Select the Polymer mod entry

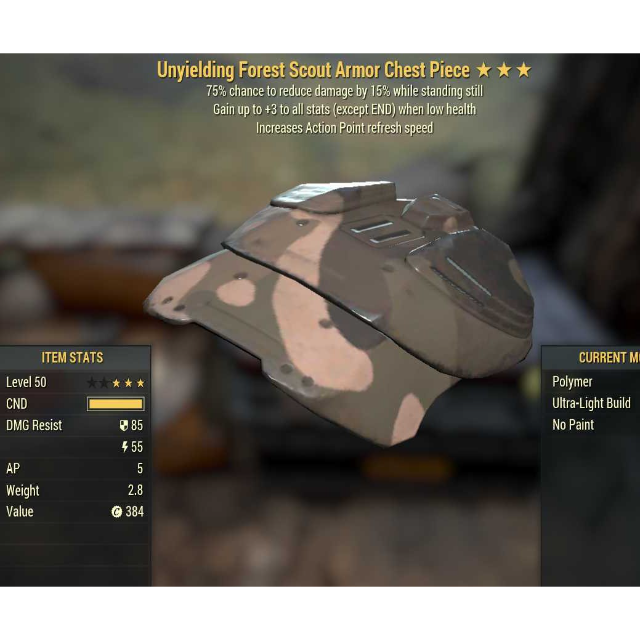point(573,381)
